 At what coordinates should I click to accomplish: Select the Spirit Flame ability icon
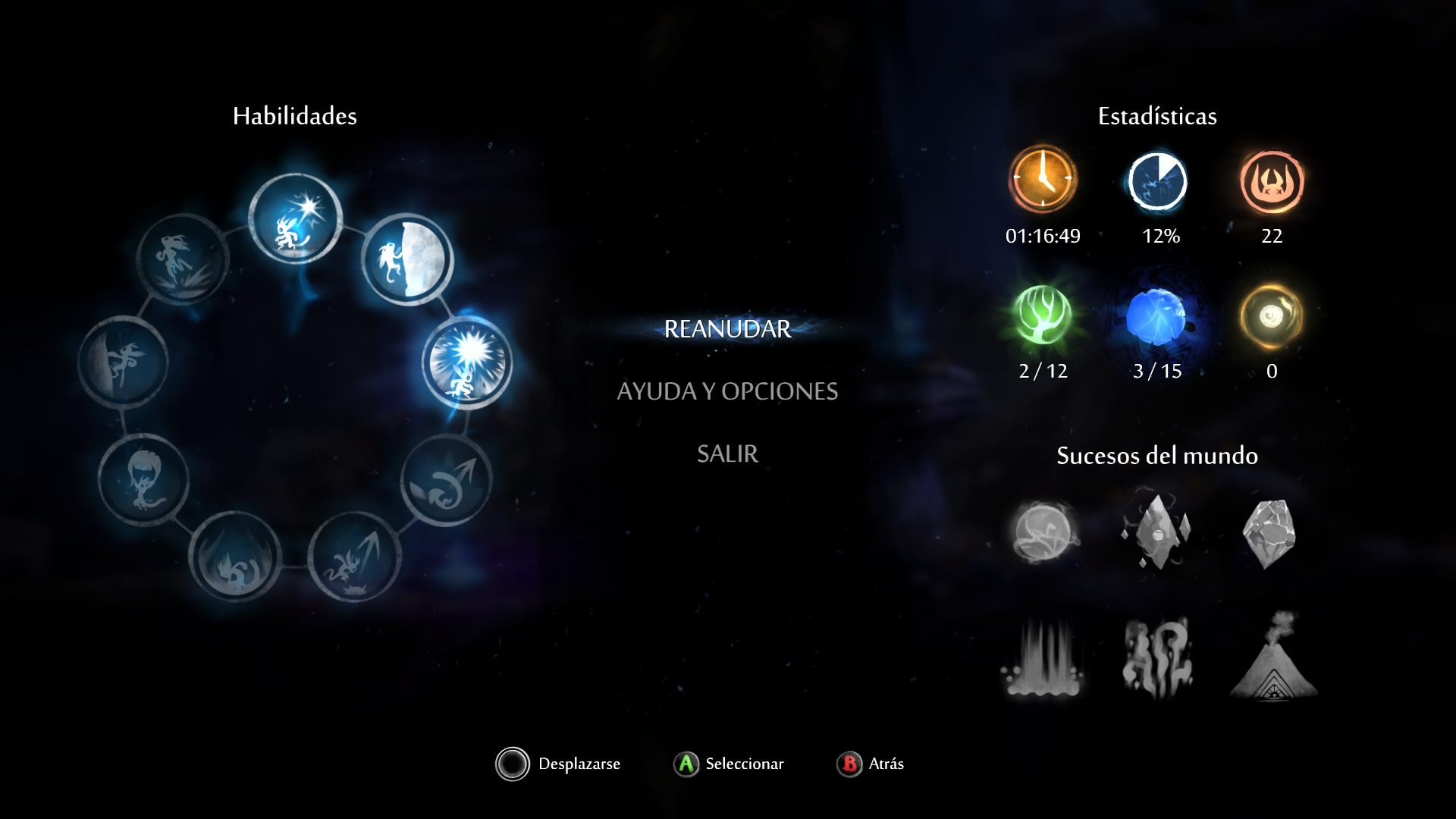click(296, 220)
